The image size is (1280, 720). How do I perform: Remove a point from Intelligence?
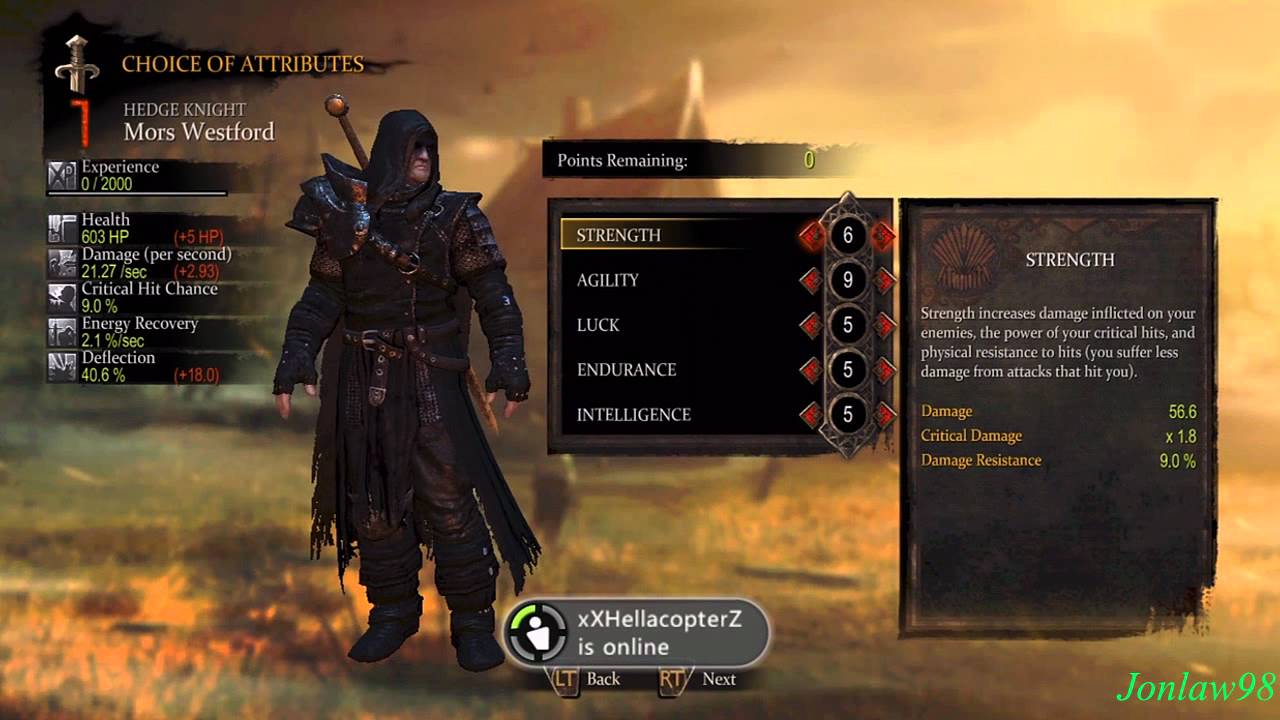(811, 414)
